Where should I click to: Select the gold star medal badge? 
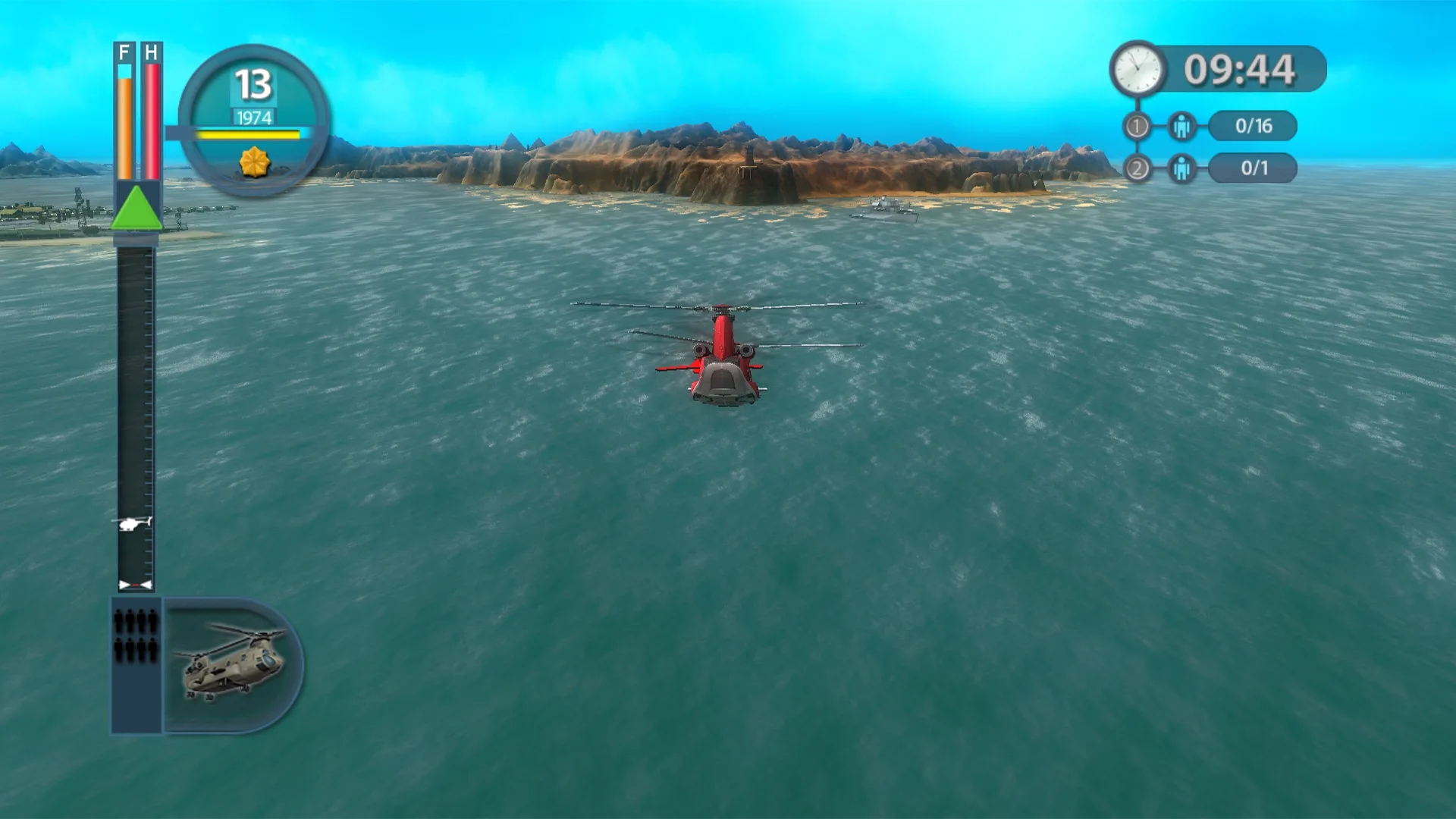point(256,162)
